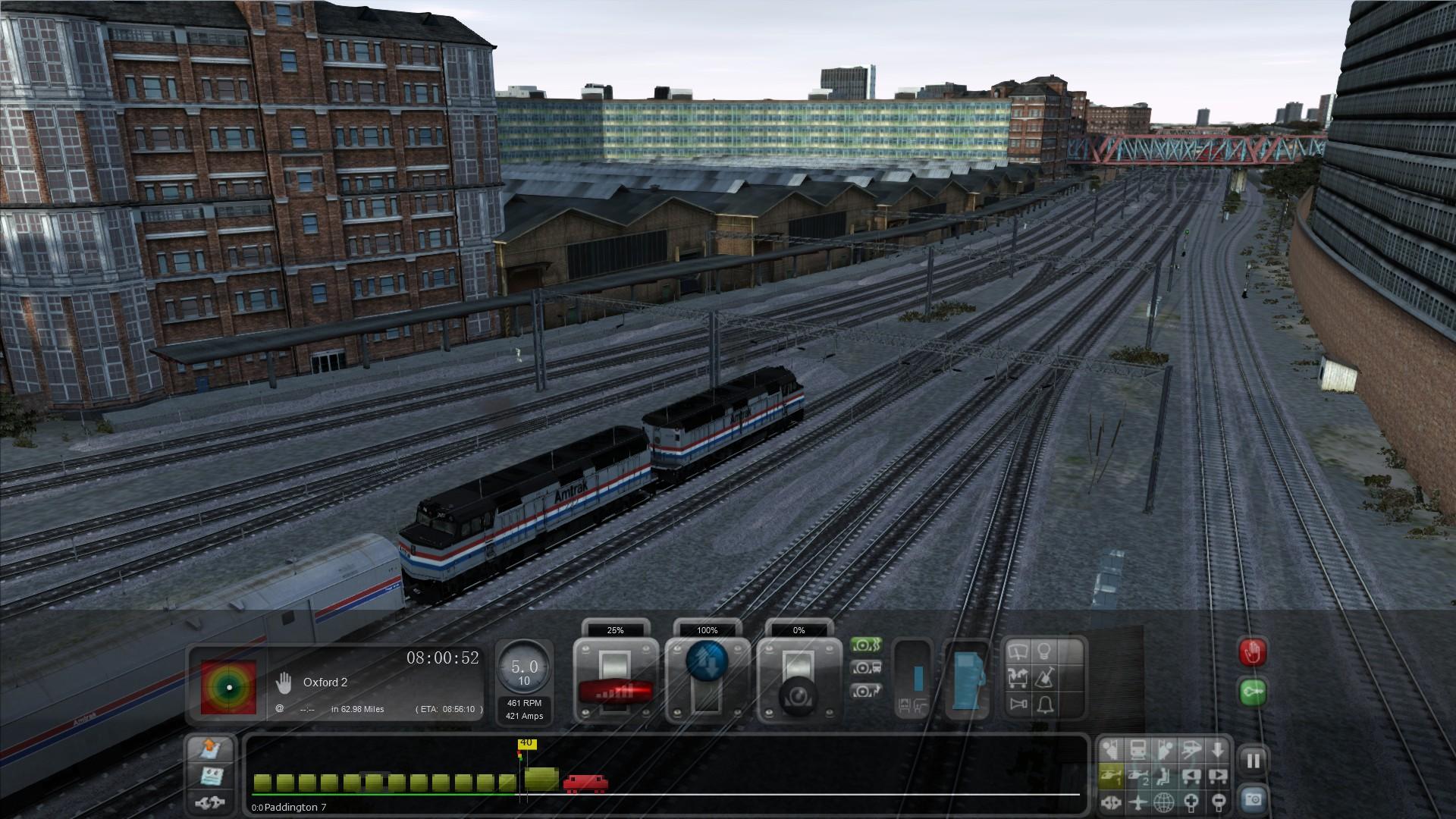1456x819 pixels.
Task: Open the assignment notepad with orange arrow
Action: (x=210, y=748)
